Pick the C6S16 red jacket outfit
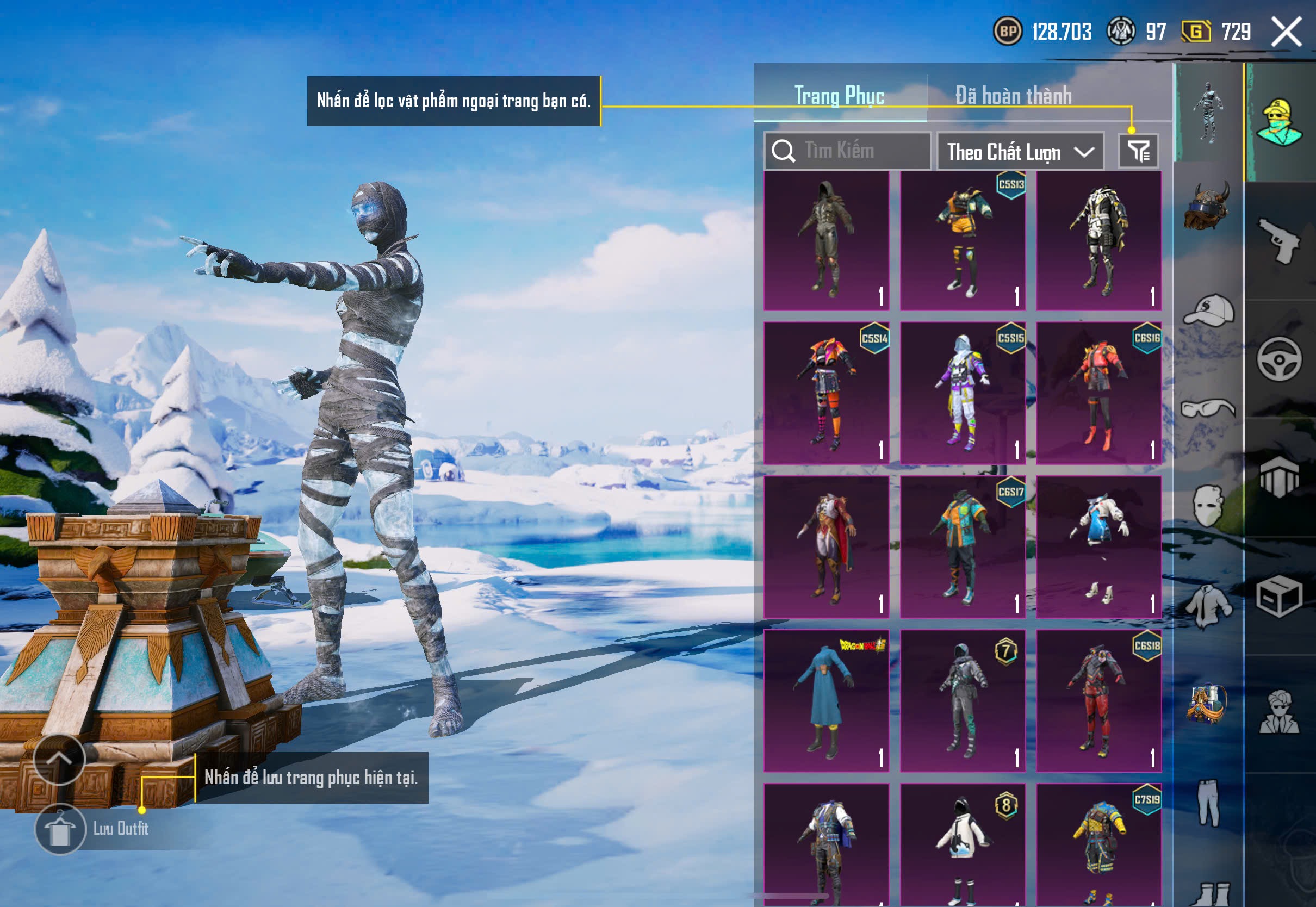1316x907 pixels. point(1098,393)
